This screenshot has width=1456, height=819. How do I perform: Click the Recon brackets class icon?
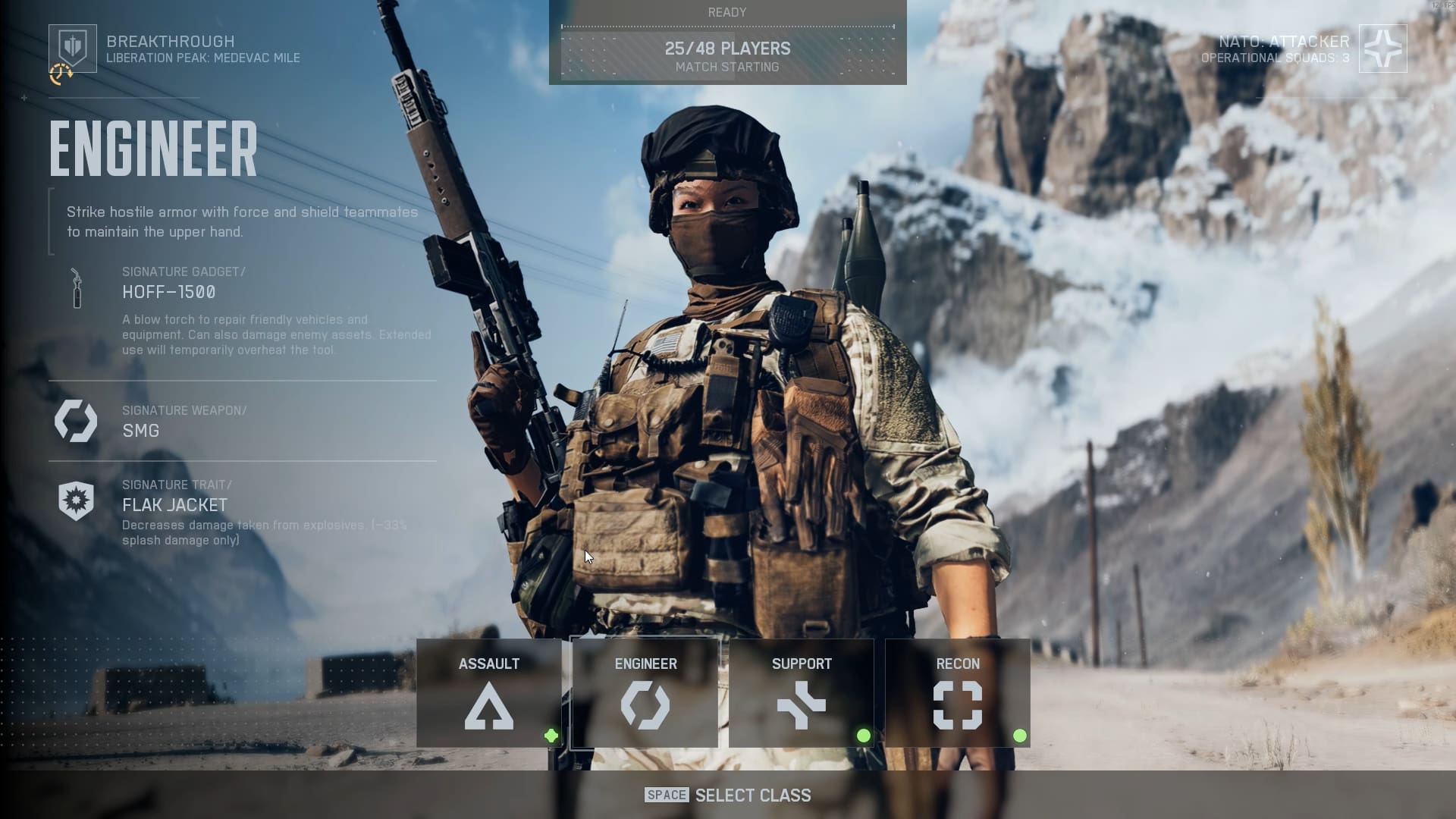[959, 704]
